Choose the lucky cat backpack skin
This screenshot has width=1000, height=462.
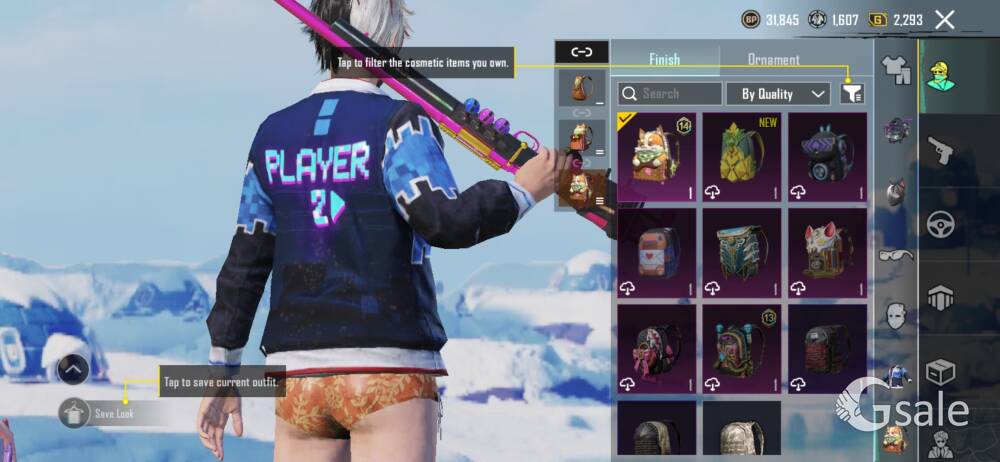827,252
